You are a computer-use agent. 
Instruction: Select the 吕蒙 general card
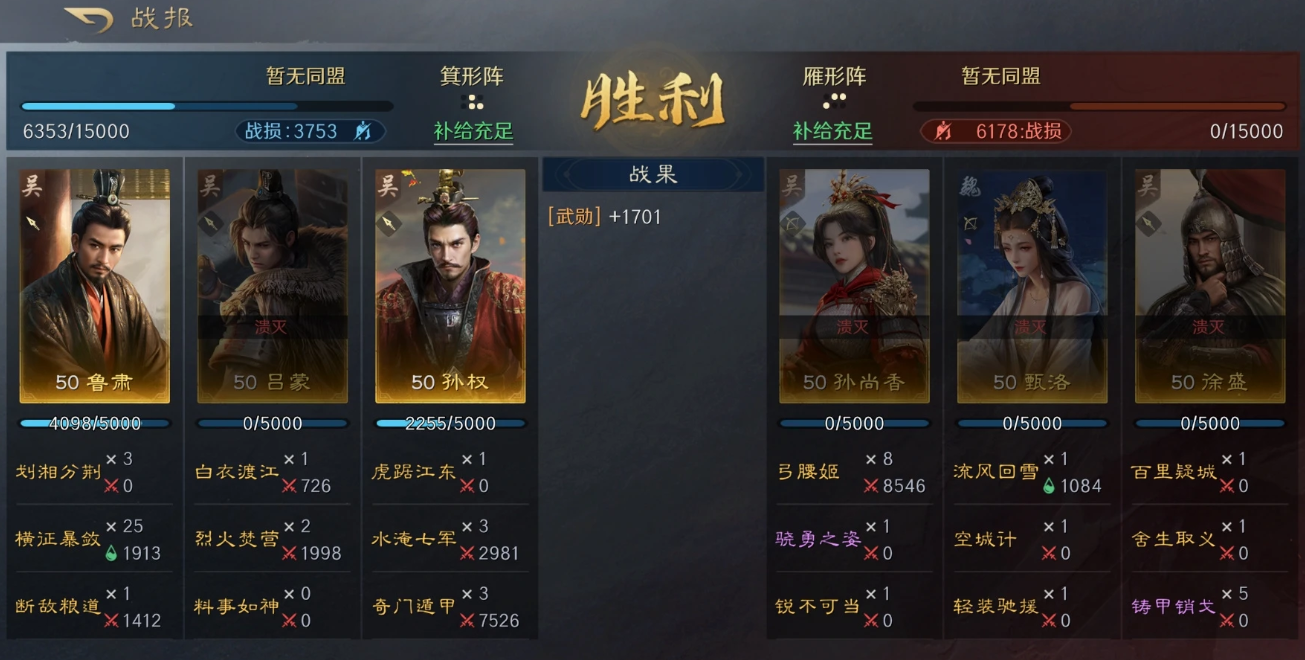click(x=273, y=286)
